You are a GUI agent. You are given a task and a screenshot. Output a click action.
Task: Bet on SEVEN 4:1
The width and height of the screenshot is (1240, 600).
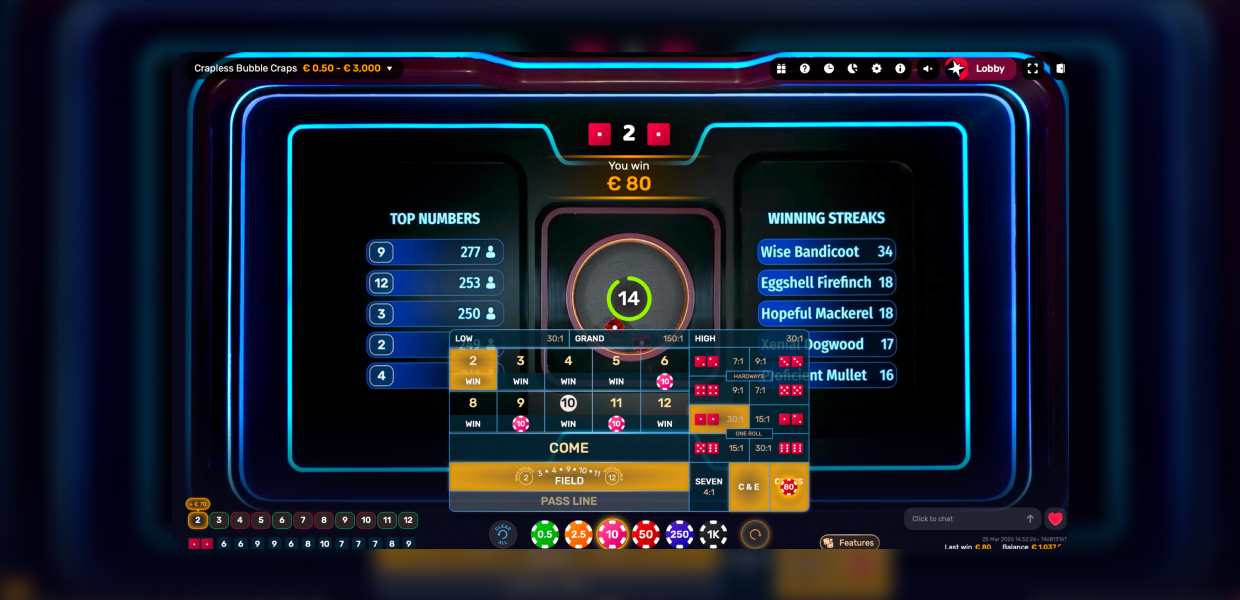click(708, 487)
